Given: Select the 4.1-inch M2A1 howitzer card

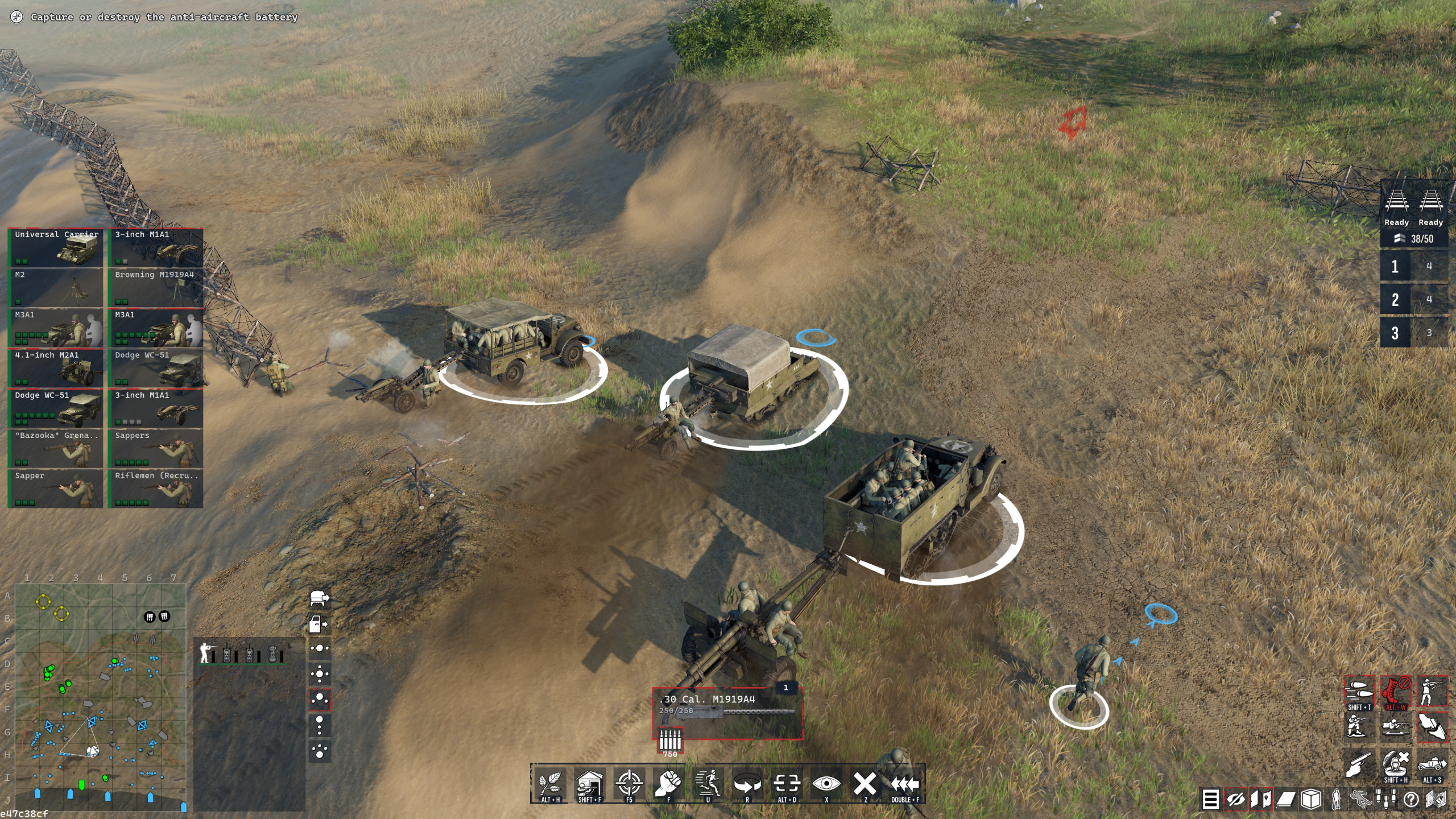Looking at the screenshot, I should pos(56,369).
